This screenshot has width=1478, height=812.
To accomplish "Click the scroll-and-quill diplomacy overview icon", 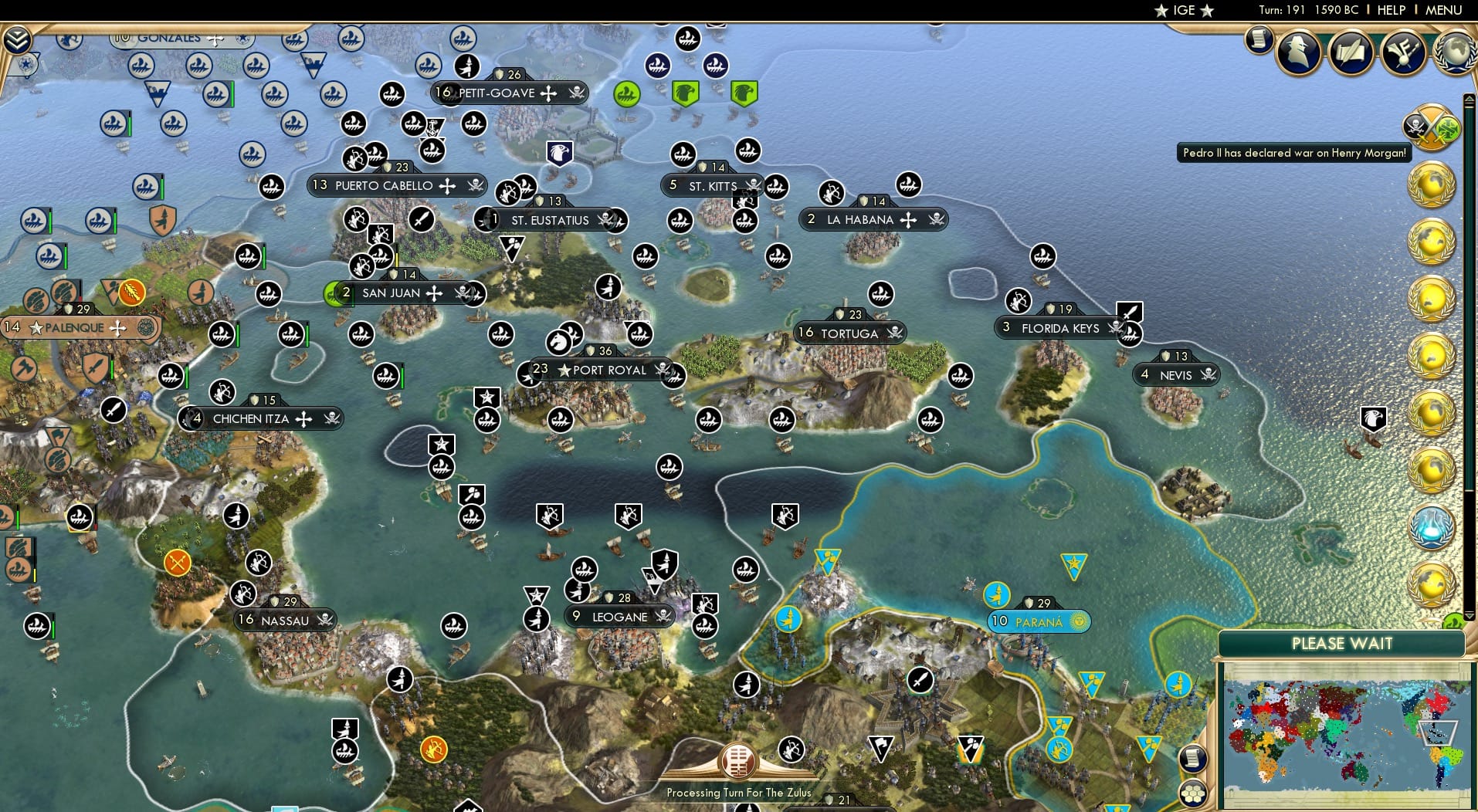I will (x=1351, y=50).
